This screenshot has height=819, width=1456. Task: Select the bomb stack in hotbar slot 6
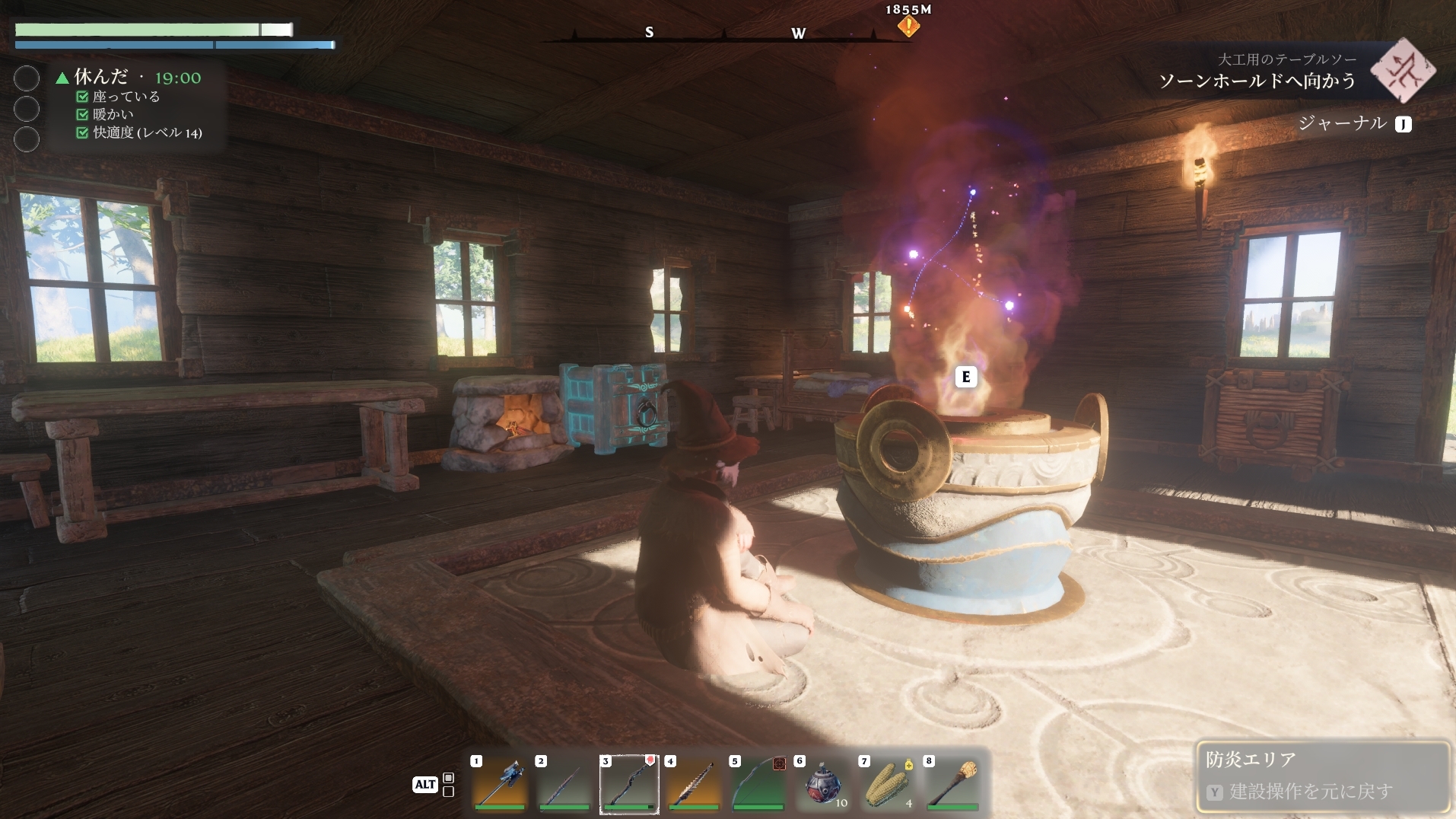click(x=823, y=784)
